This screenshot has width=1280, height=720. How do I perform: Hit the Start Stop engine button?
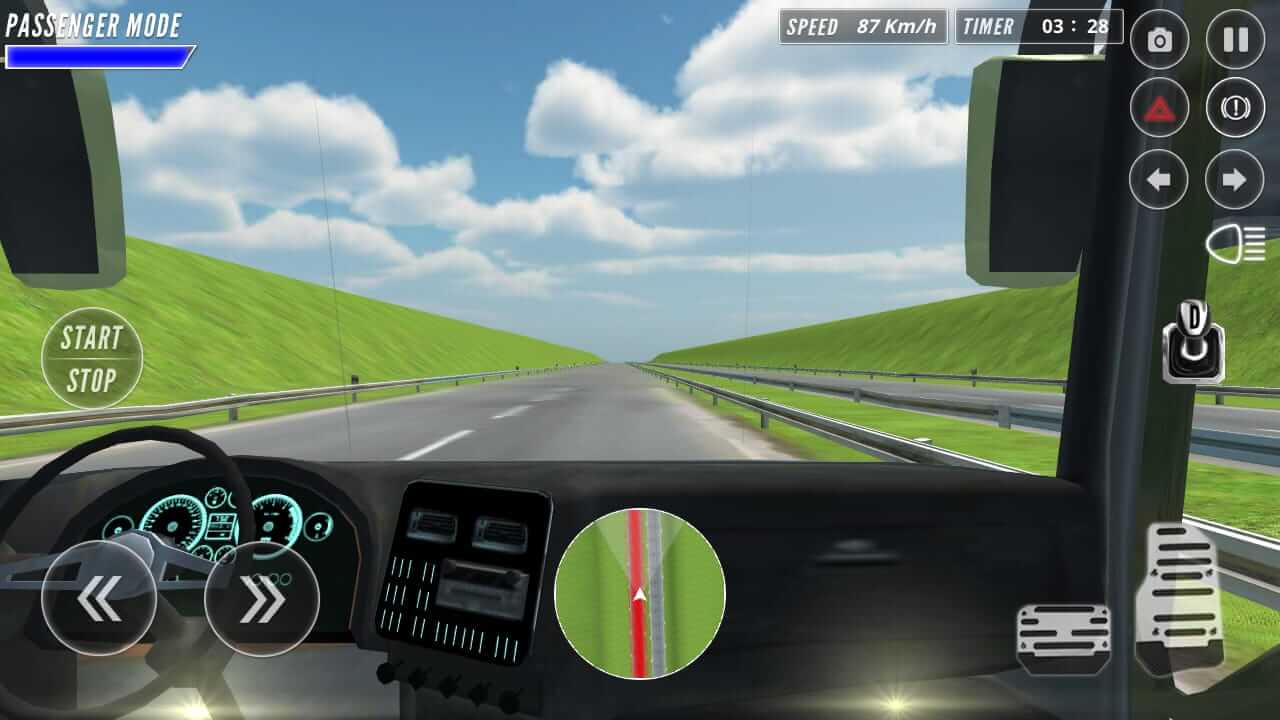point(92,358)
